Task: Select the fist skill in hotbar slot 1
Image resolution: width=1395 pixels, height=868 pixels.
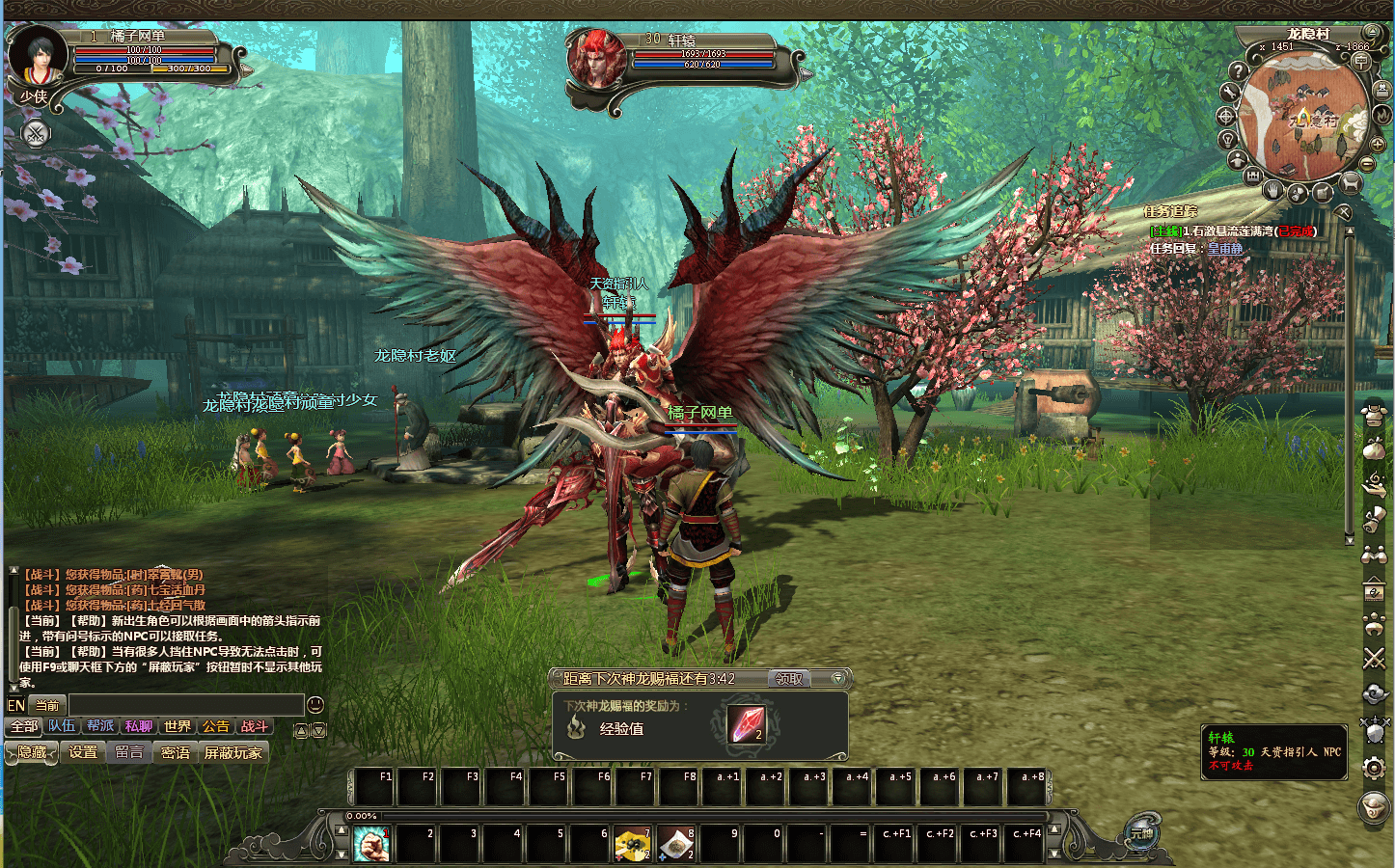Action: [x=371, y=845]
